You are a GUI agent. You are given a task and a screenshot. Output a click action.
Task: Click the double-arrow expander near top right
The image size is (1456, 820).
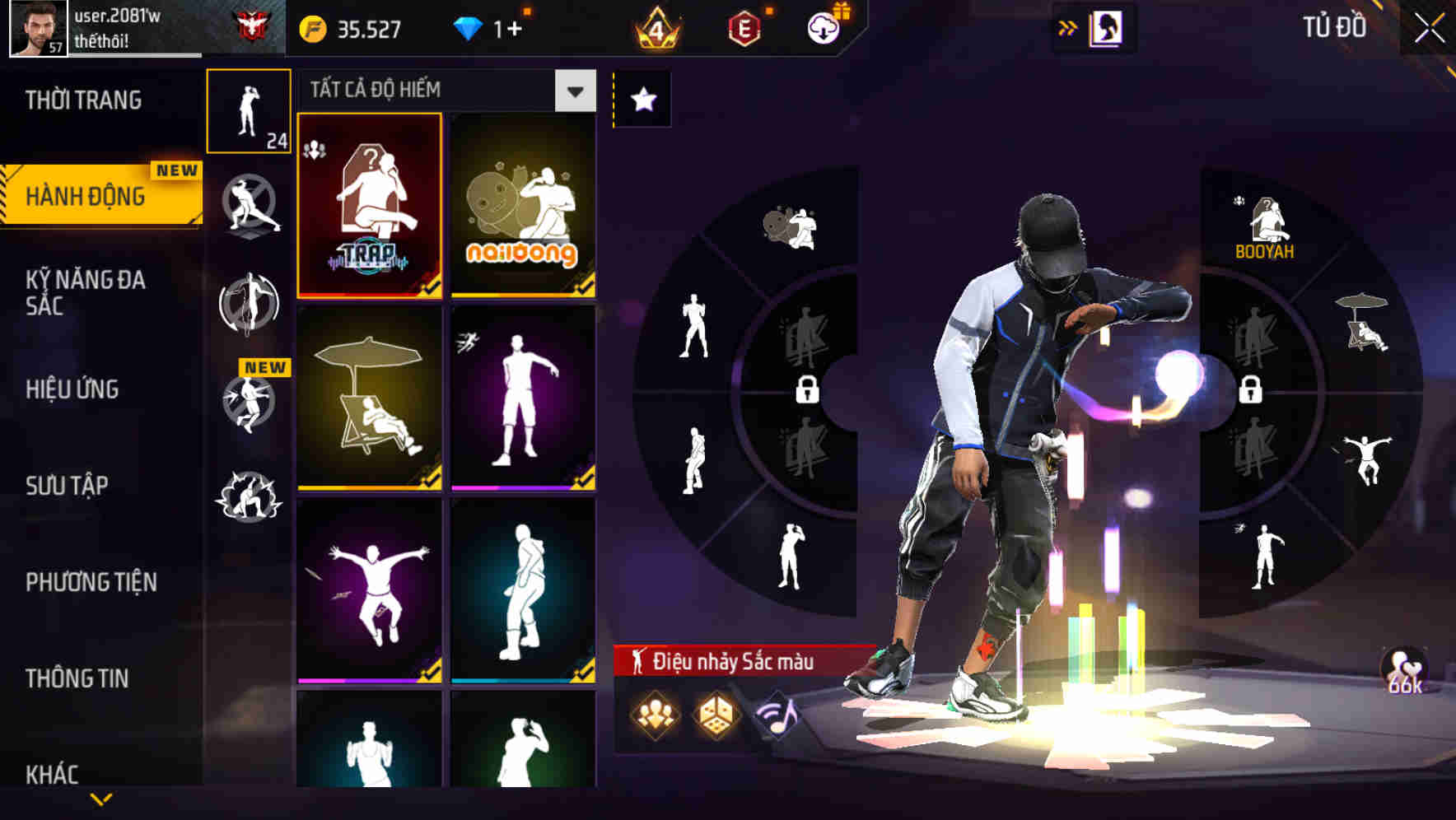pyautogui.click(x=1067, y=26)
